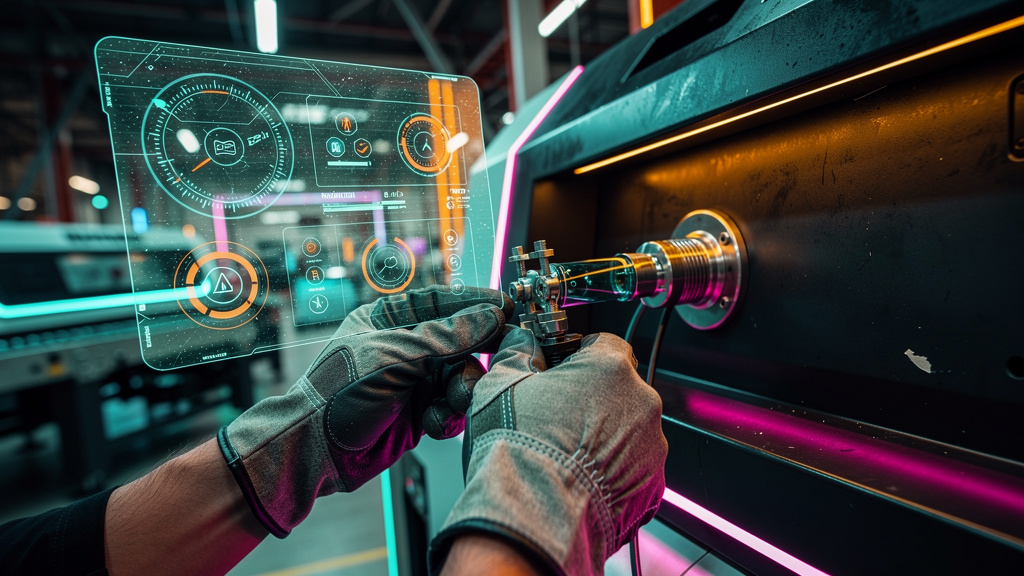
Task: Click the ladder-shaped icon in the panel
Action: (x=314, y=274)
